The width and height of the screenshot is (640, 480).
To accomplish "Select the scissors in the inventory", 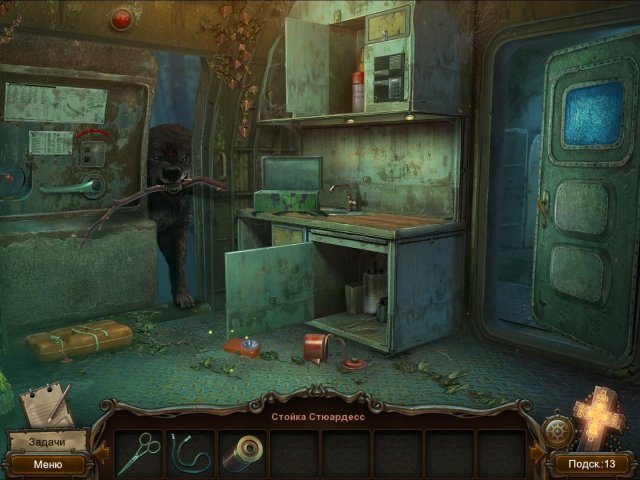I will click(x=138, y=453).
